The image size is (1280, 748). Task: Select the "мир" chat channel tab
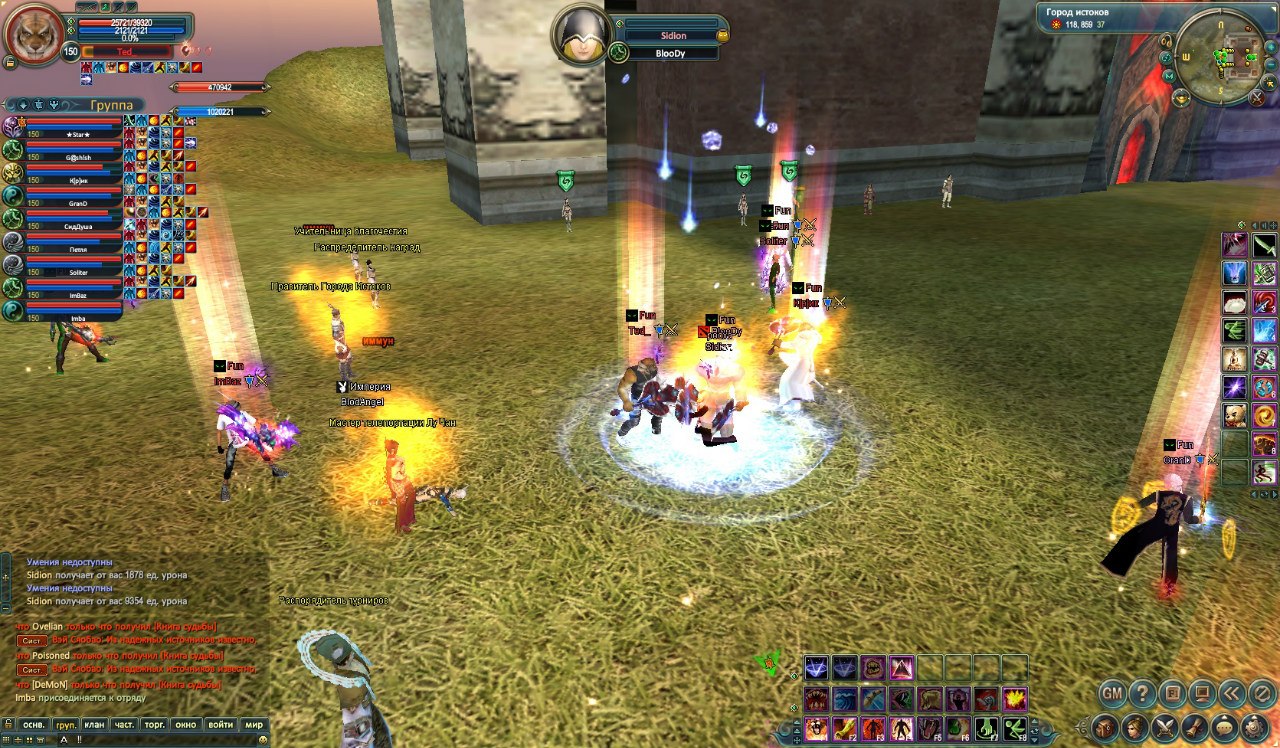click(254, 724)
